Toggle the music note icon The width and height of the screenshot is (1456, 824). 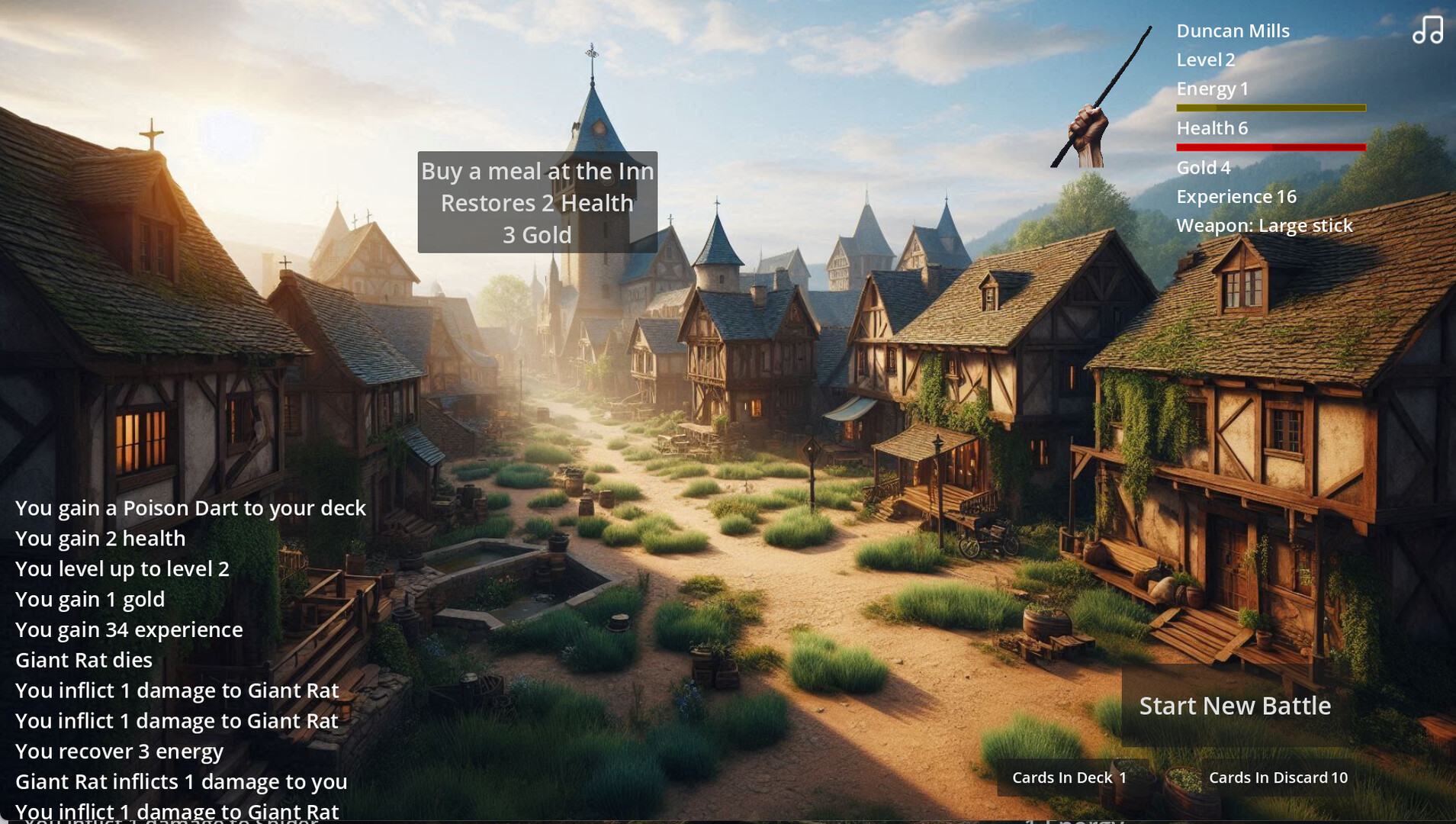pos(1427,31)
